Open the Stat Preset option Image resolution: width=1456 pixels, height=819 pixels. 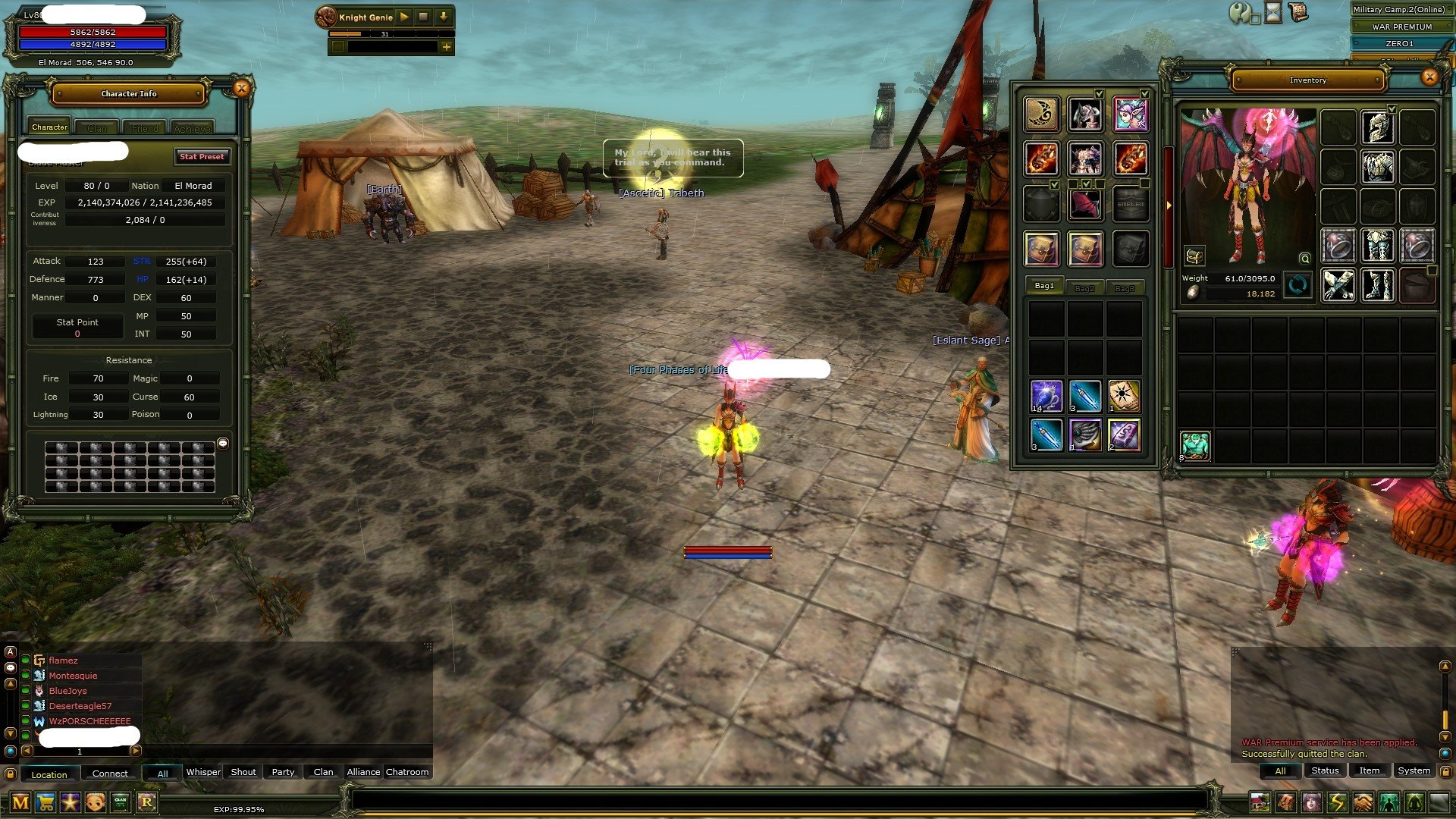point(202,156)
